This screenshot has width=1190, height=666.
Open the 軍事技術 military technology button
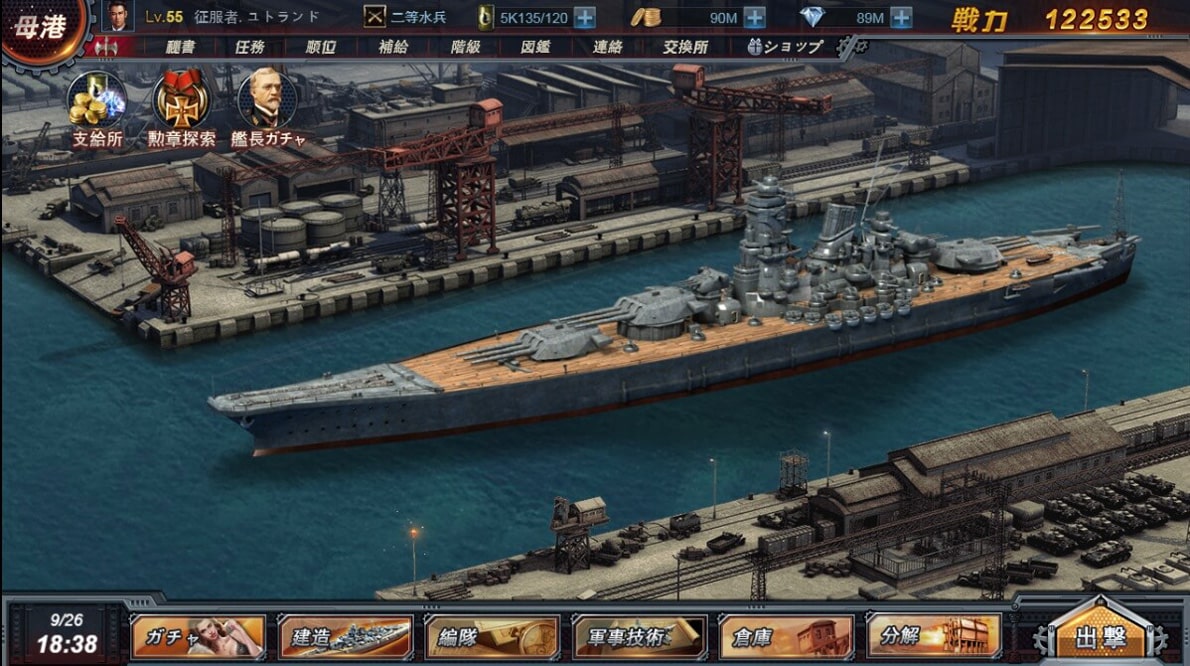coord(640,637)
